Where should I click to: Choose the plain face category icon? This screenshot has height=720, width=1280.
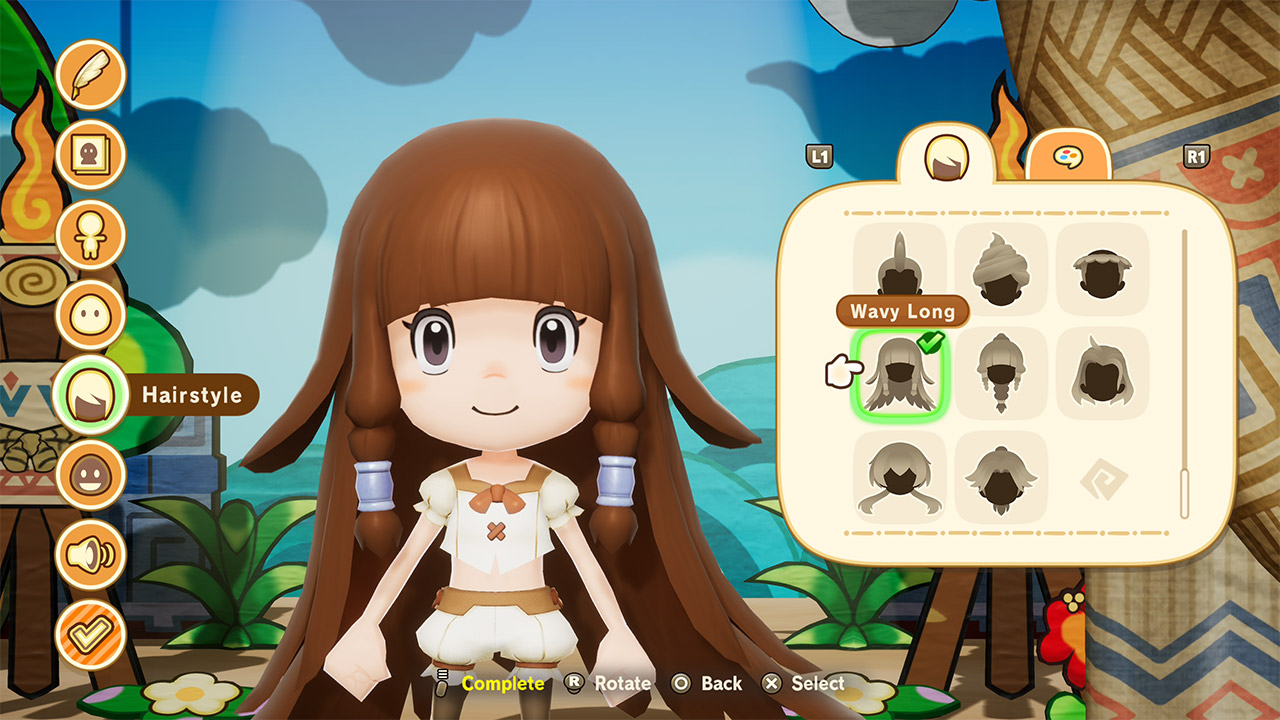tap(90, 315)
